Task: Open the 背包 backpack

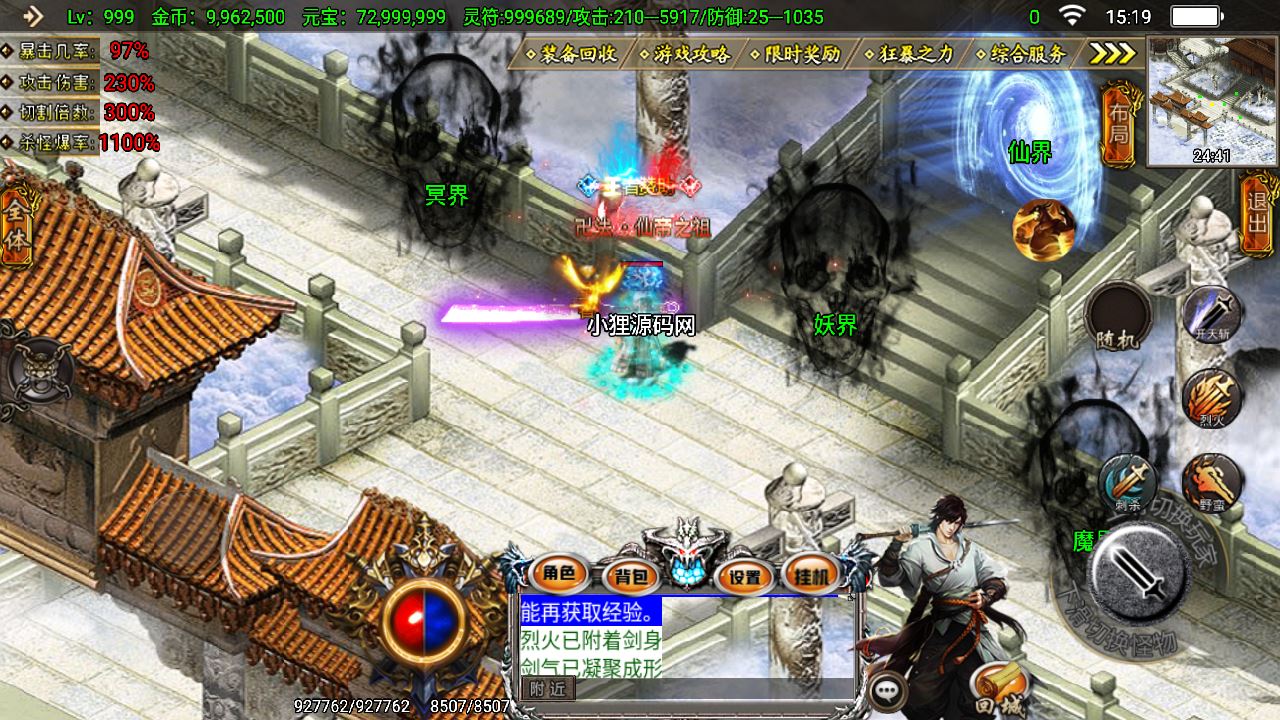Action: [x=631, y=575]
